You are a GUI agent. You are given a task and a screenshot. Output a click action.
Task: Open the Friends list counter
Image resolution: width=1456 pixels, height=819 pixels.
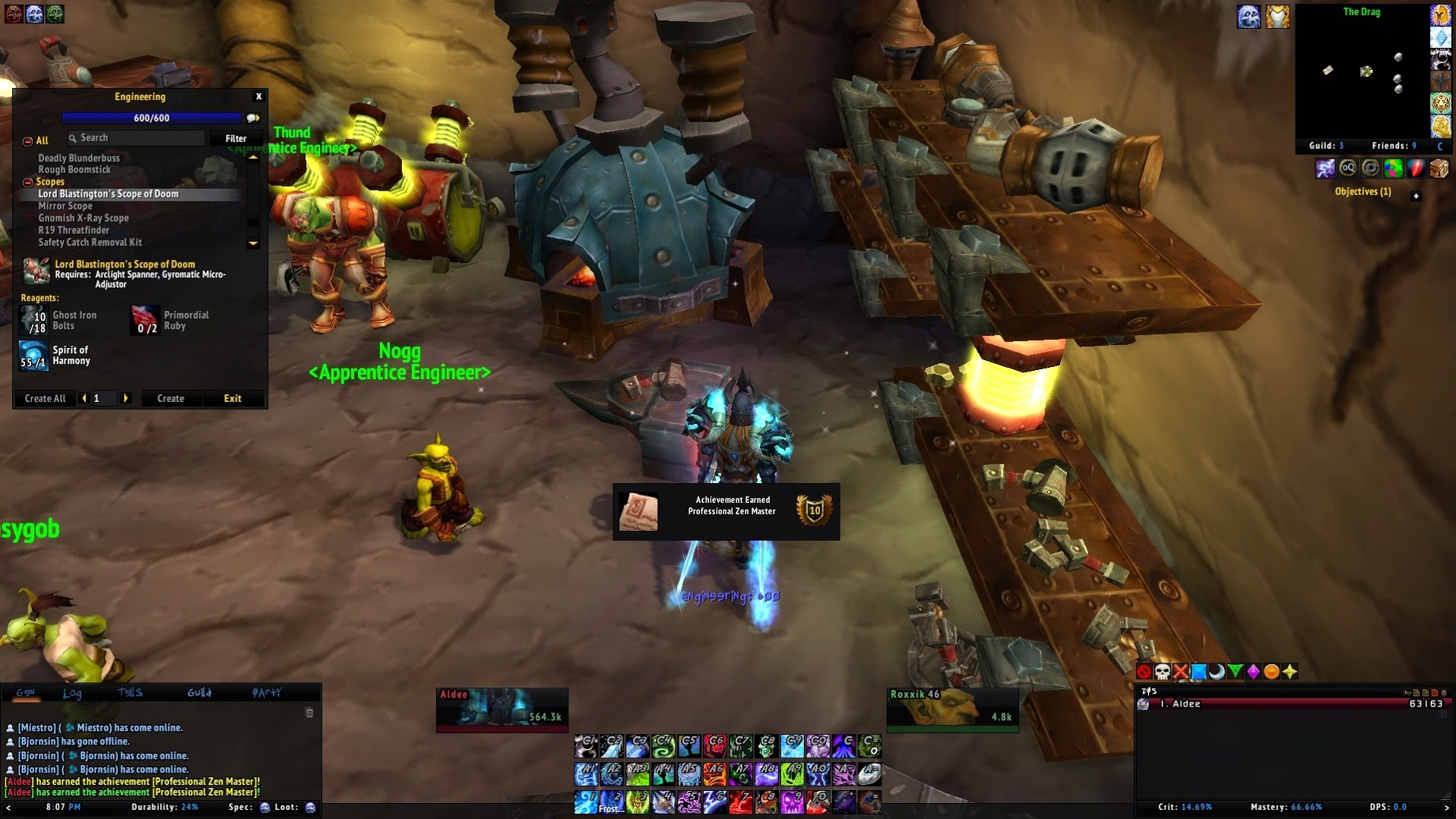(1394, 145)
